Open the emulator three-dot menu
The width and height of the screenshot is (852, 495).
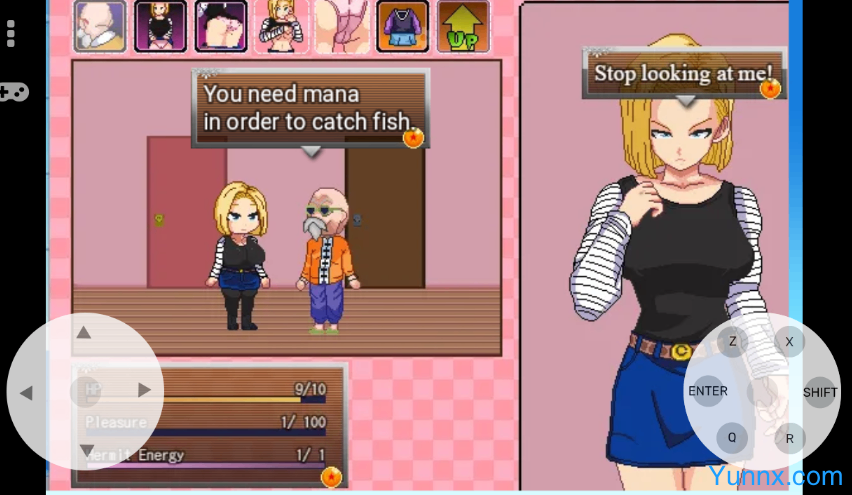click(x=11, y=34)
